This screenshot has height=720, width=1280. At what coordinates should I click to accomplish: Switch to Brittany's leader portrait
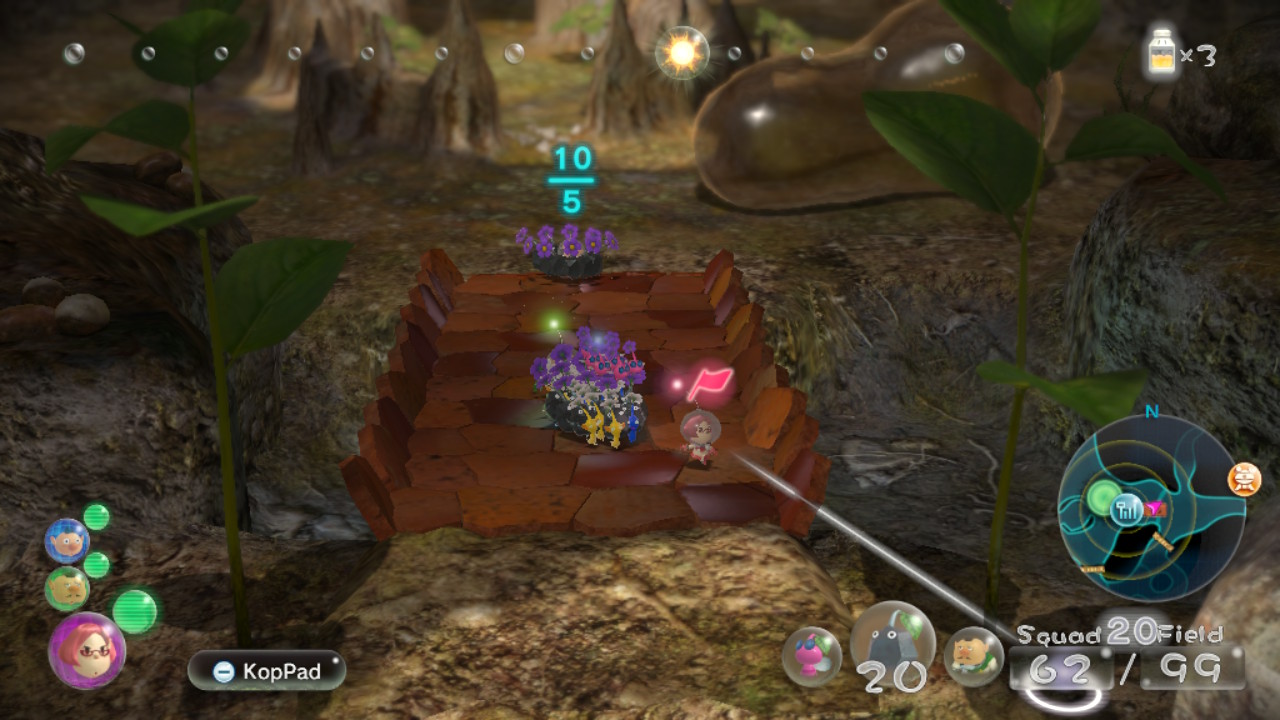click(x=86, y=651)
